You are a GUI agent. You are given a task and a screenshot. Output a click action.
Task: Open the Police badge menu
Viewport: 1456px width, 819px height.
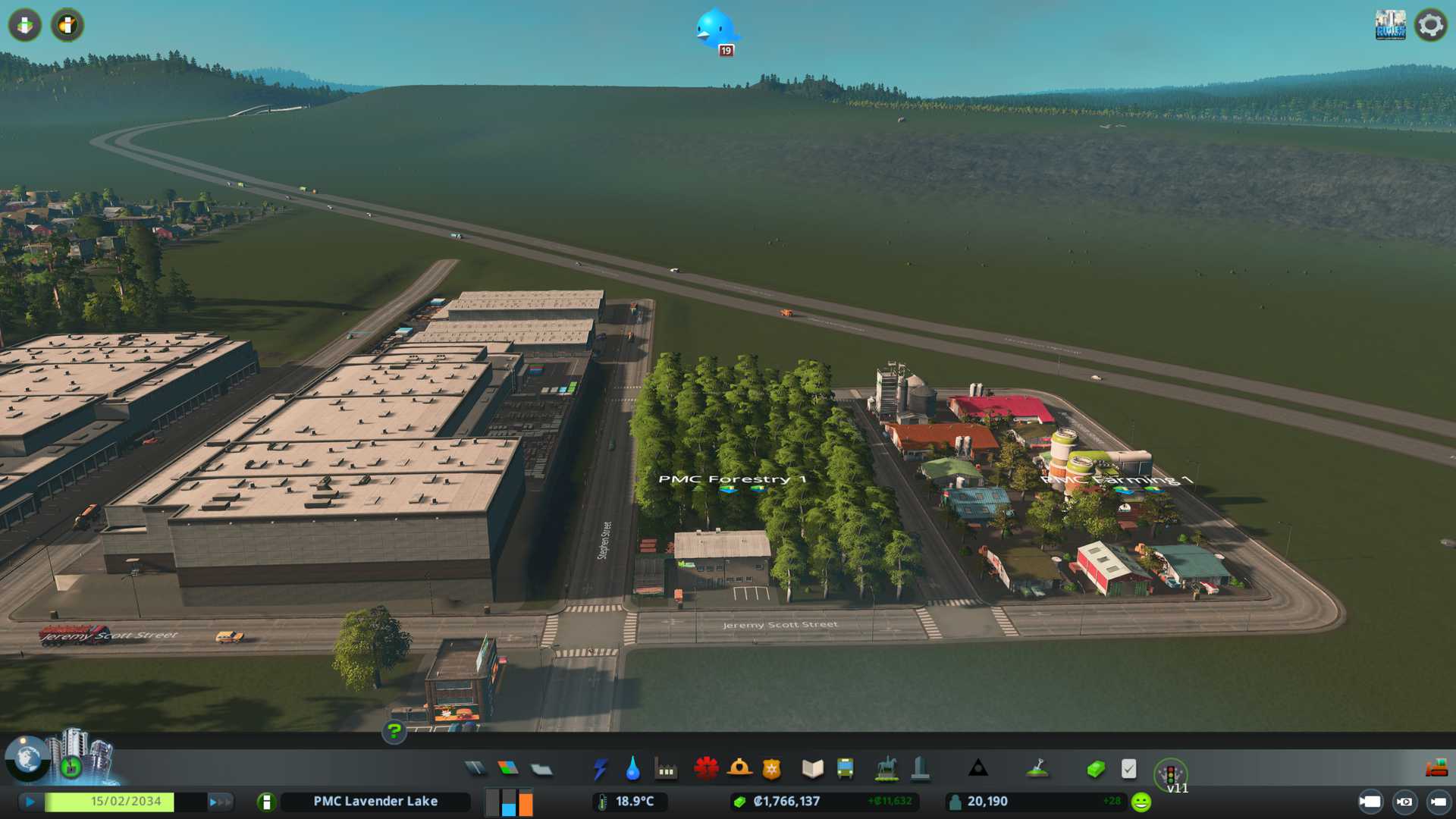point(771,769)
